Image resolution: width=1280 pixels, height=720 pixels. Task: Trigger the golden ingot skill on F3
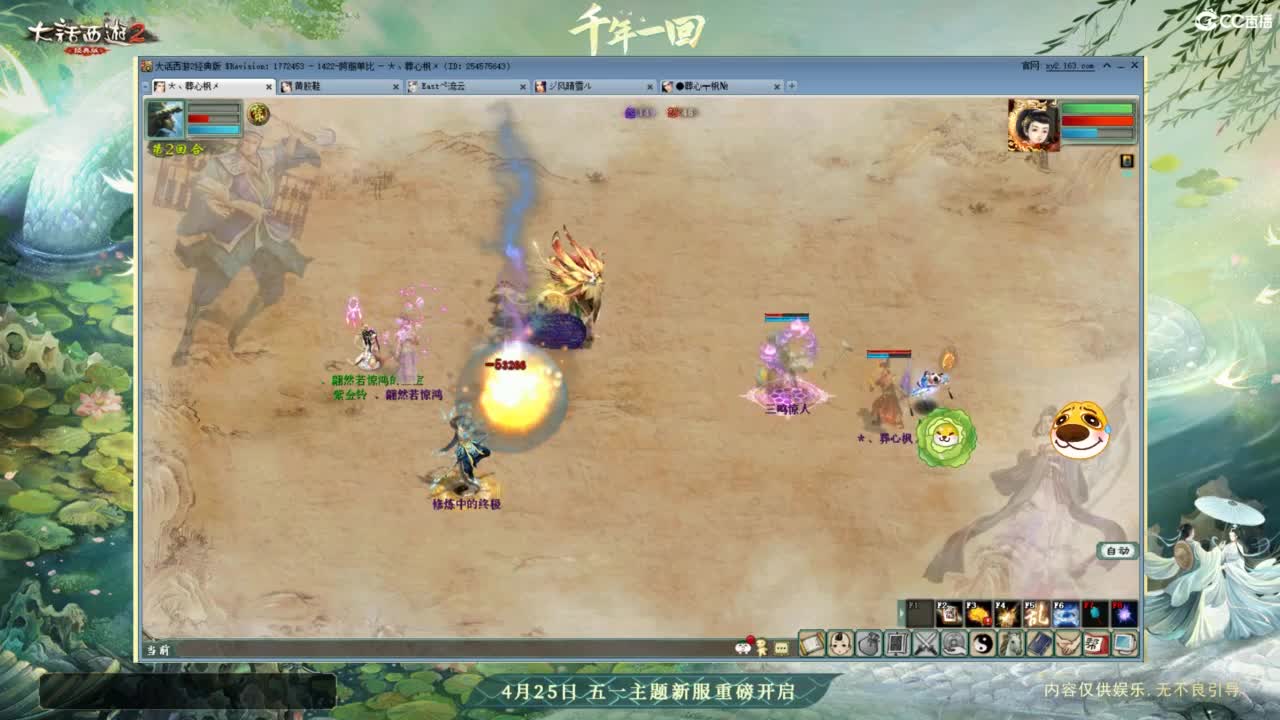coord(976,610)
